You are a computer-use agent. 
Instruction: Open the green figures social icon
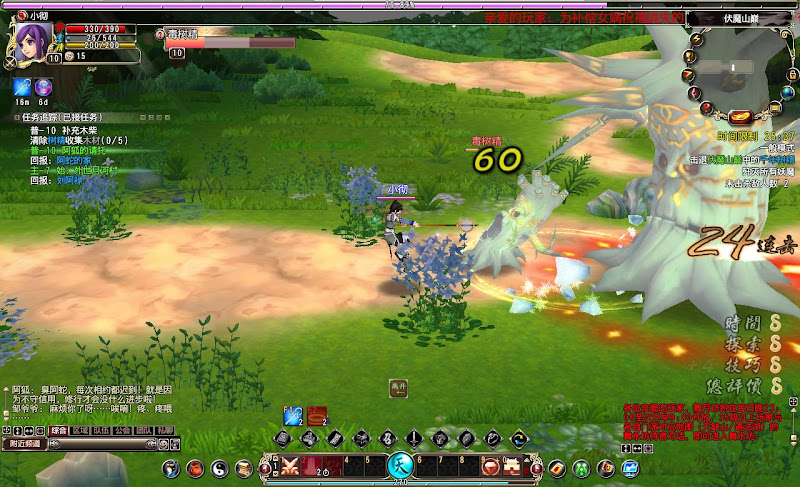coord(580,468)
